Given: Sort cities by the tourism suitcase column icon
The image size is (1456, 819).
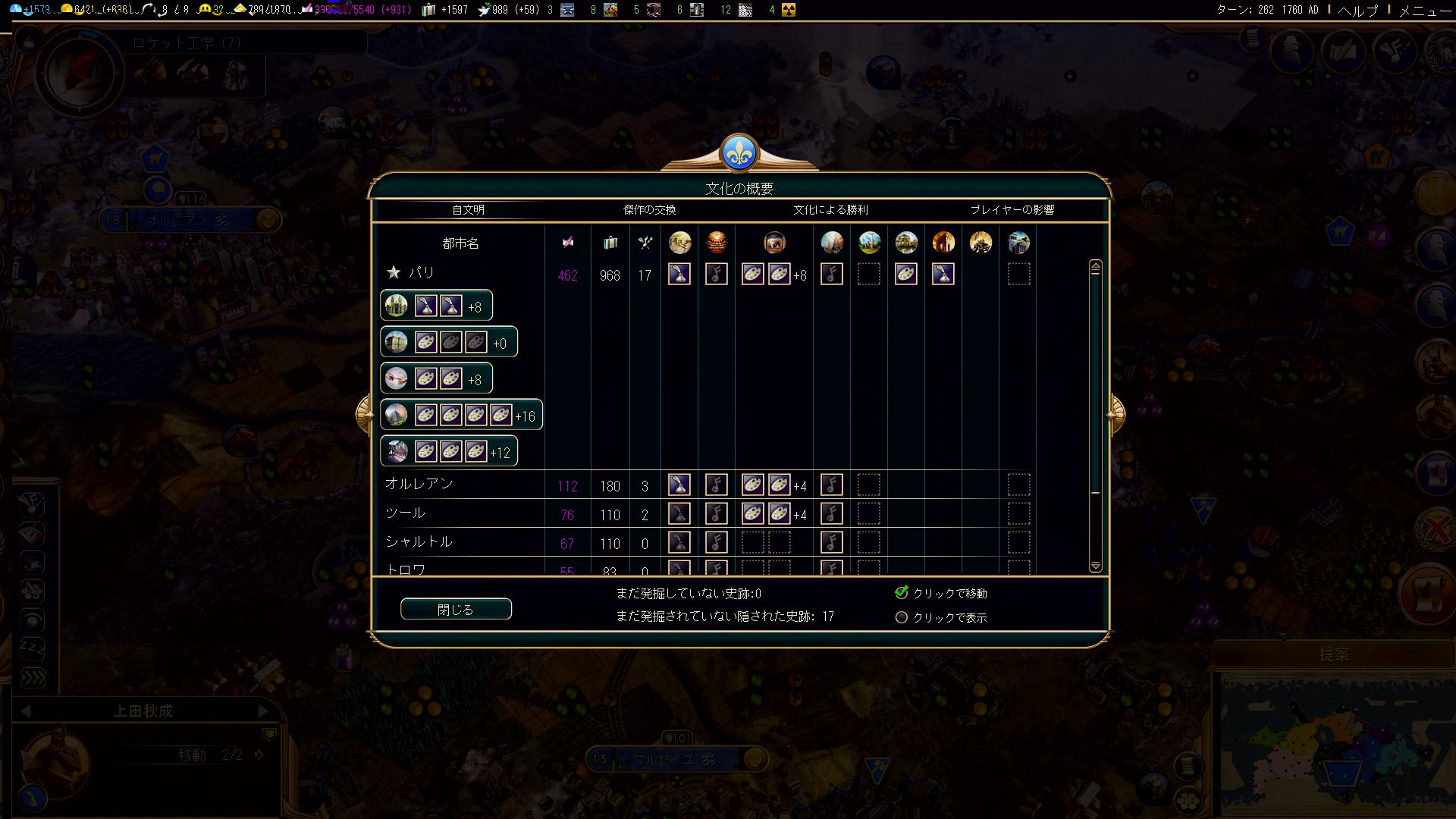Looking at the screenshot, I should 610,243.
